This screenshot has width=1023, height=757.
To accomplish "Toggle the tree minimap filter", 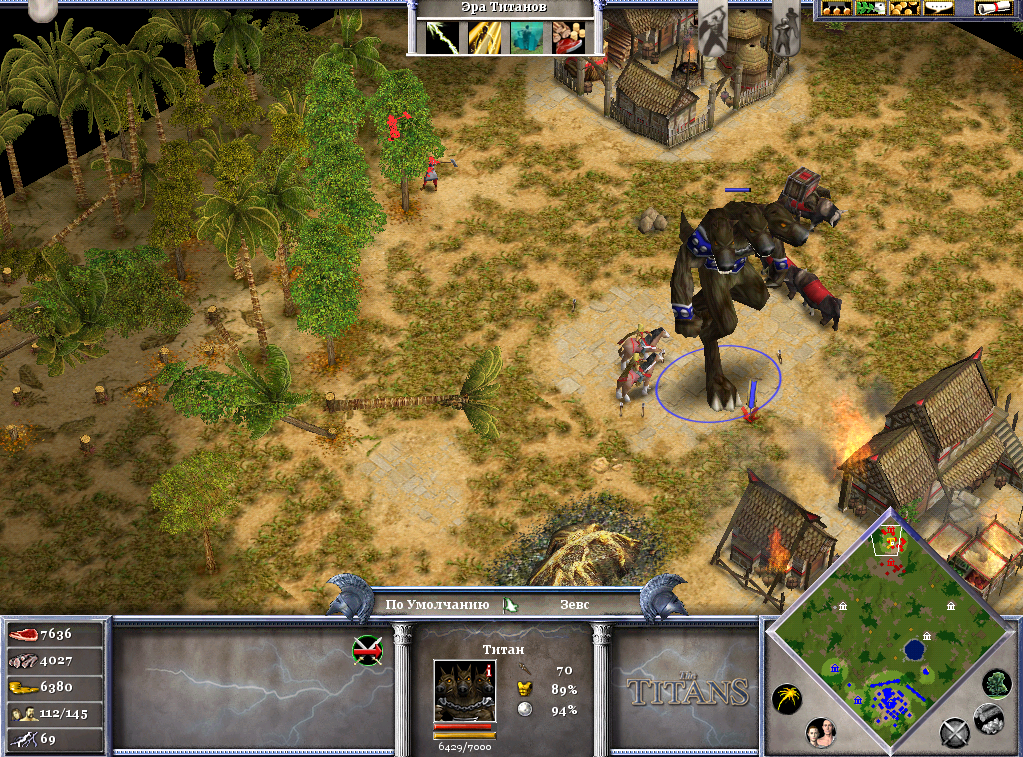I will point(995,683).
